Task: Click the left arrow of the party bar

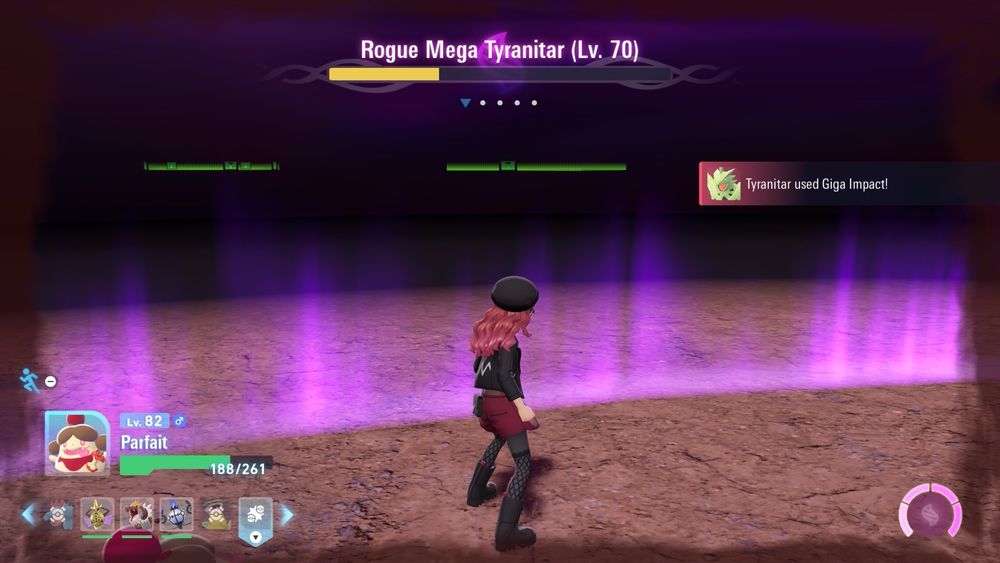Action: [28, 514]
